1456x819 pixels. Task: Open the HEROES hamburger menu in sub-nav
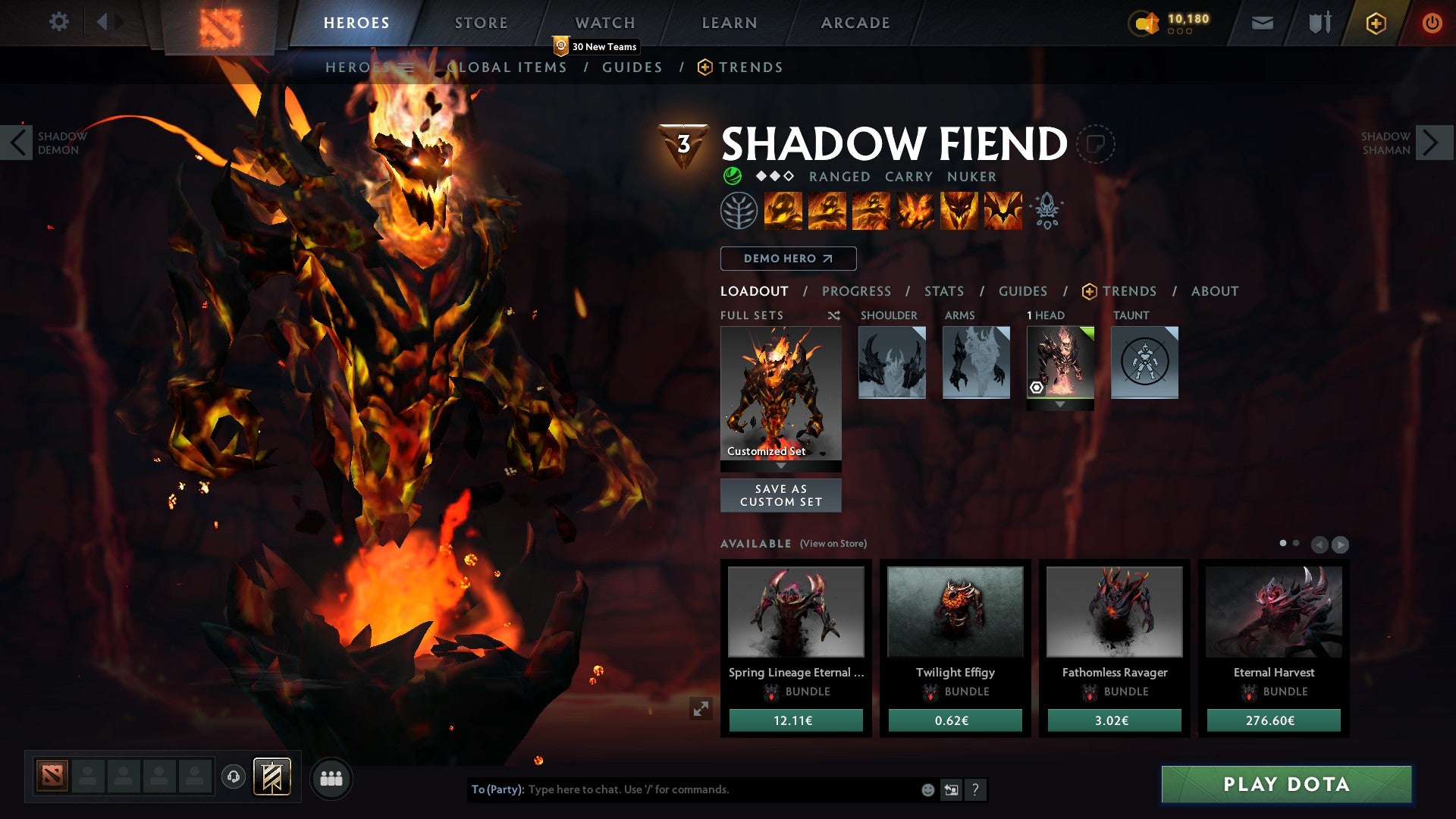(x=407, y=67)
